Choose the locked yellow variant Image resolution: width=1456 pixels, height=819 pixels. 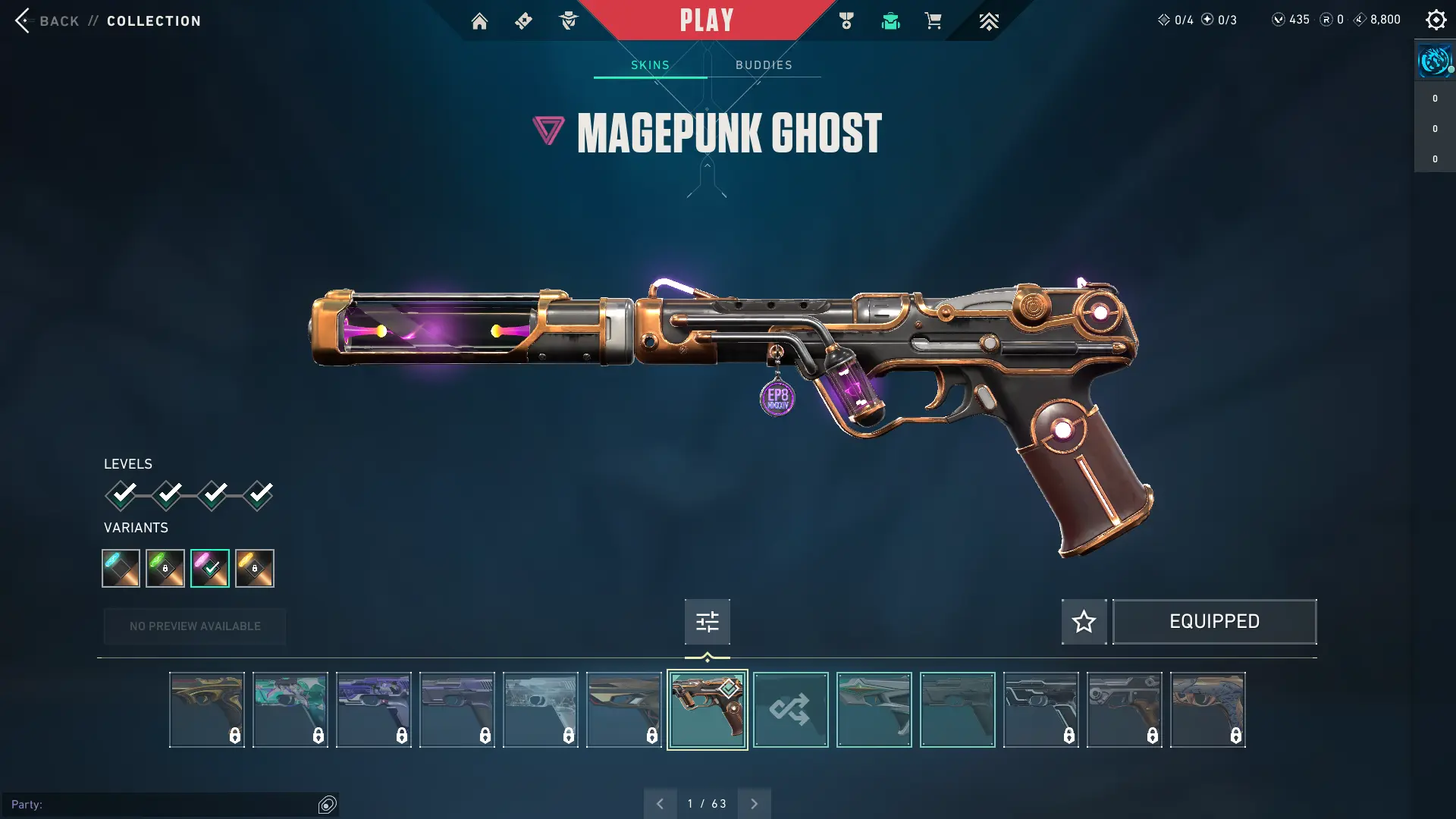point(255,568)
